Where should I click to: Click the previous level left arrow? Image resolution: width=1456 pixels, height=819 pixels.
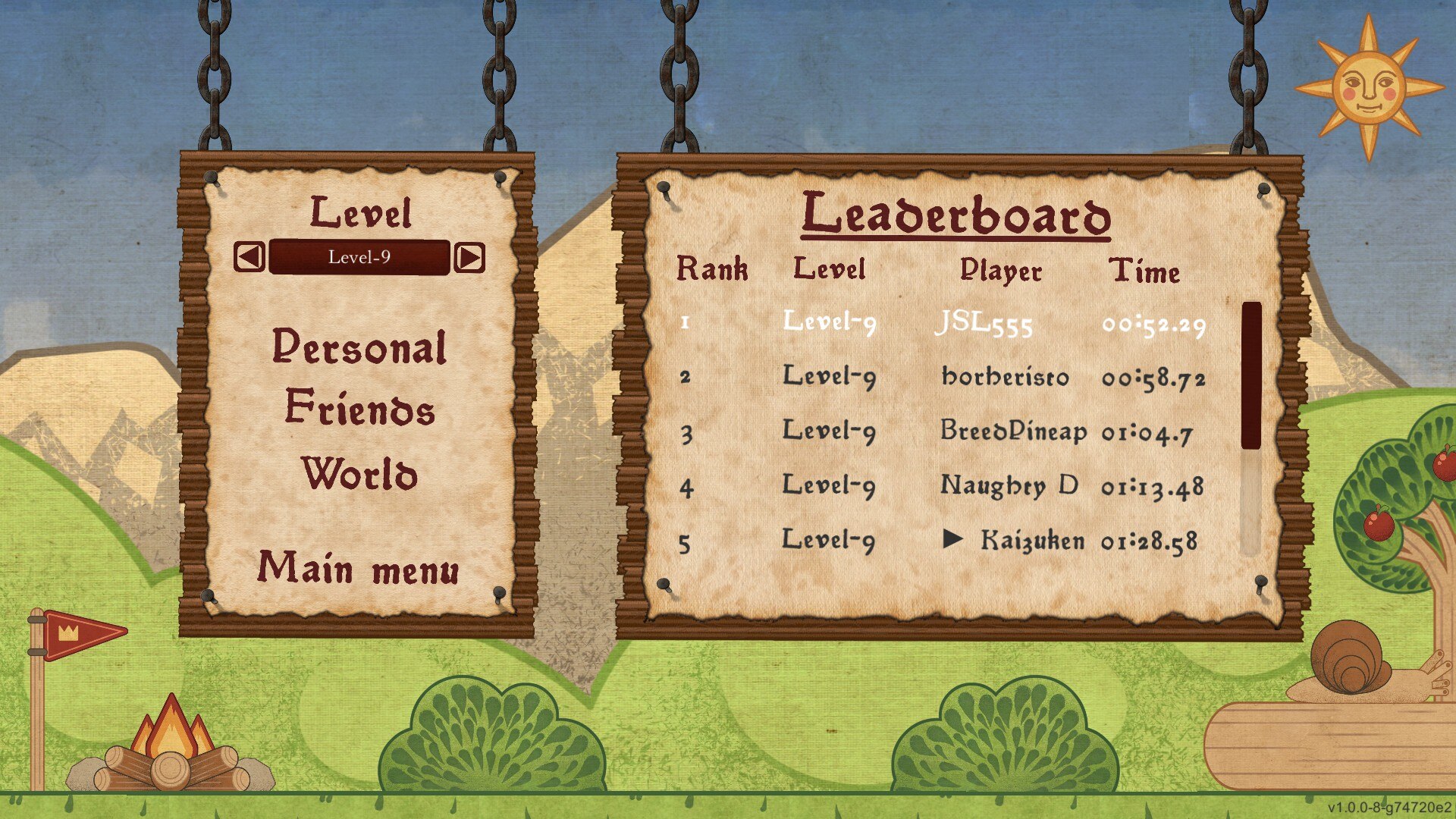click(x=249, y=257)
